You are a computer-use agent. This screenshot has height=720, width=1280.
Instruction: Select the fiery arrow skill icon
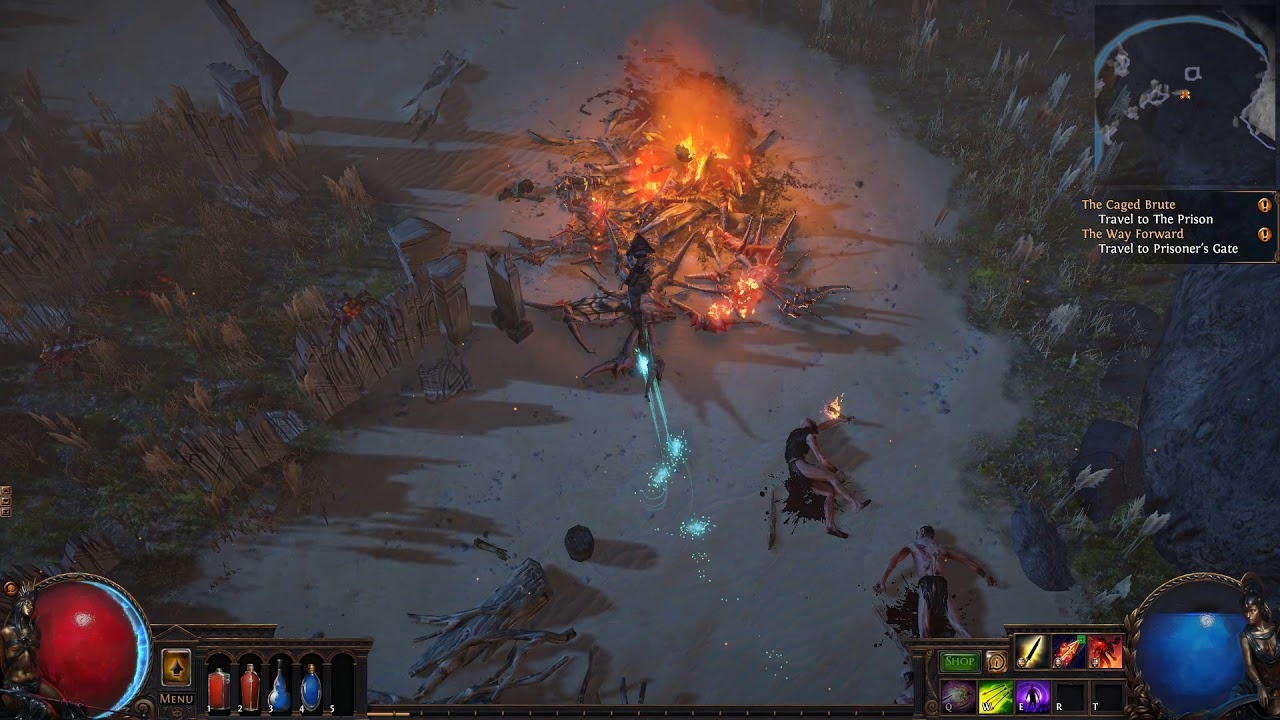click(1068, 652)
